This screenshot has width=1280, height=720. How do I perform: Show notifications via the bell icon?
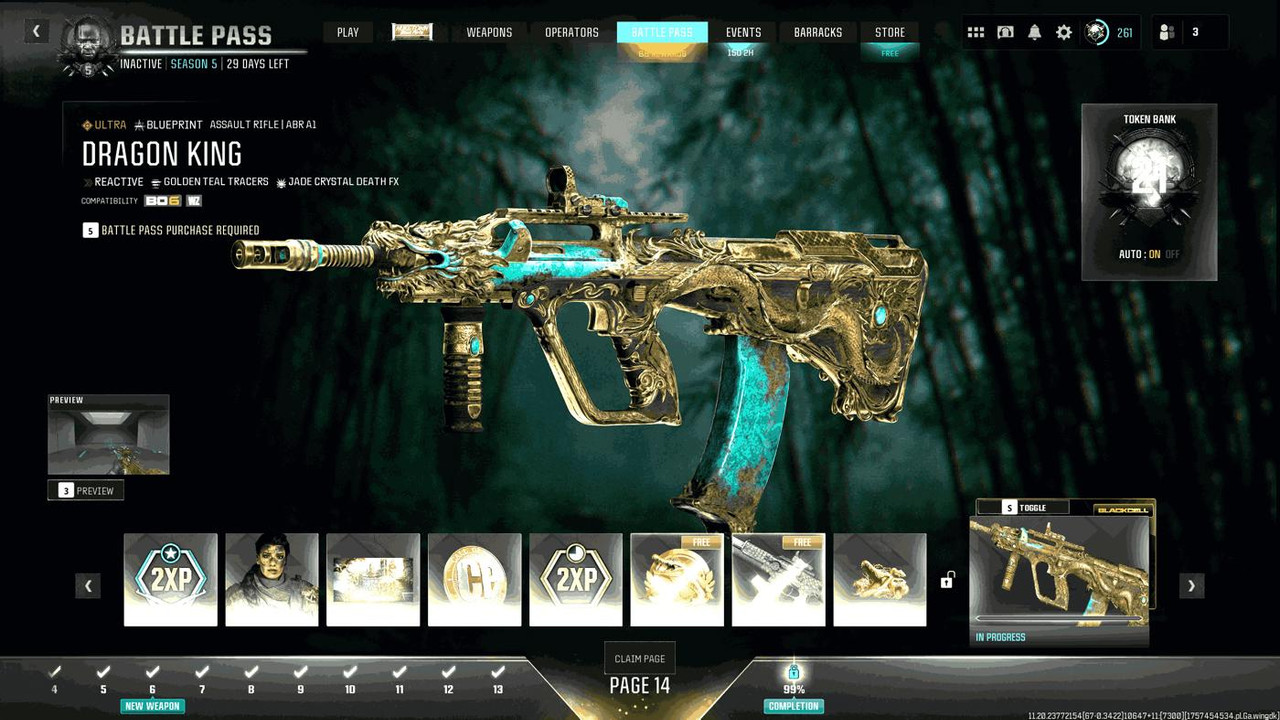click(x=1035, y=32)
